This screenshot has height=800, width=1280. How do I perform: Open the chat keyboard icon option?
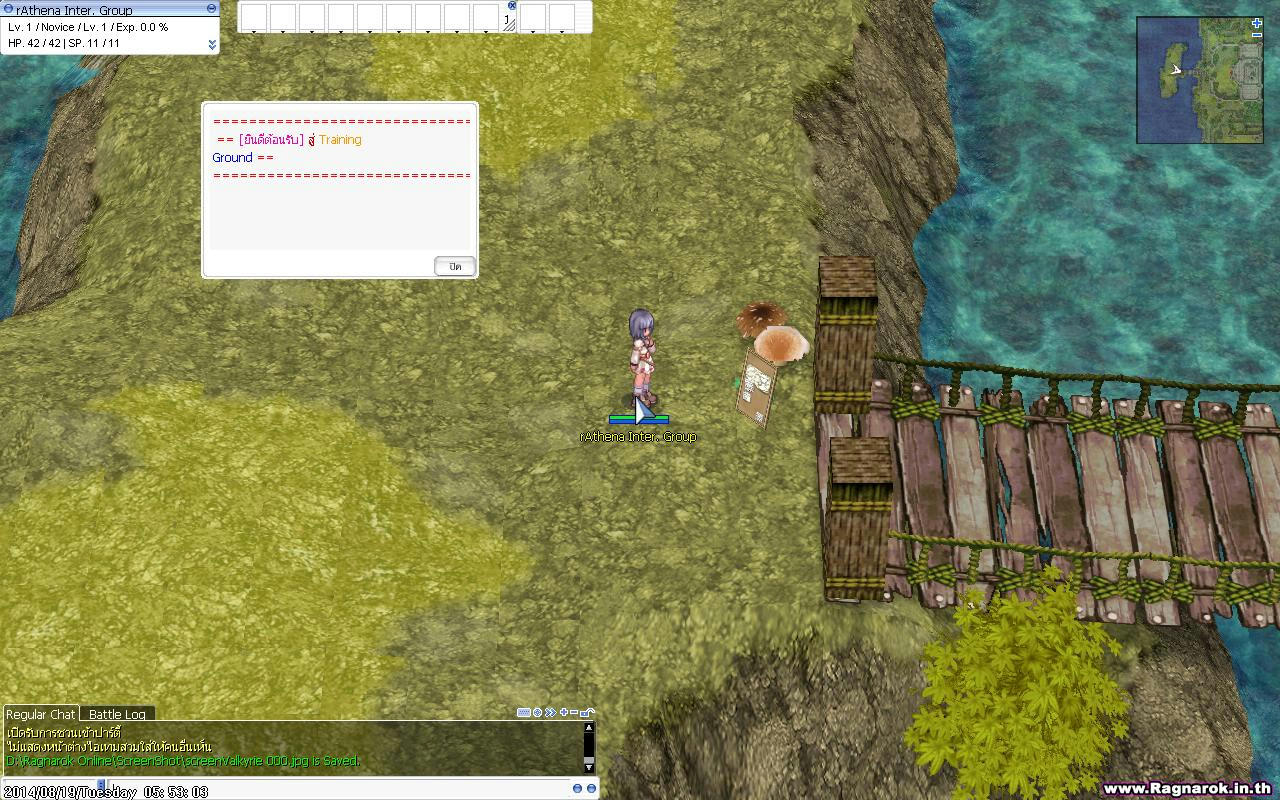(x=524, y=713)
